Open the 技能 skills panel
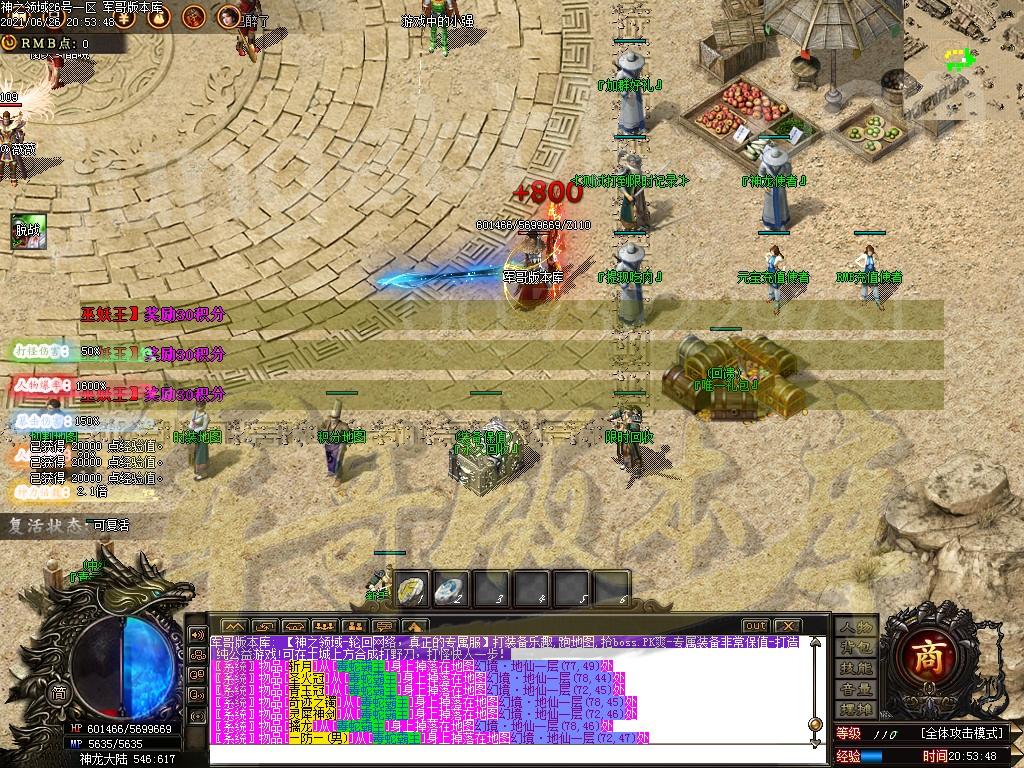The height and width of the screenshot is (768, 1024). point(855,668)
